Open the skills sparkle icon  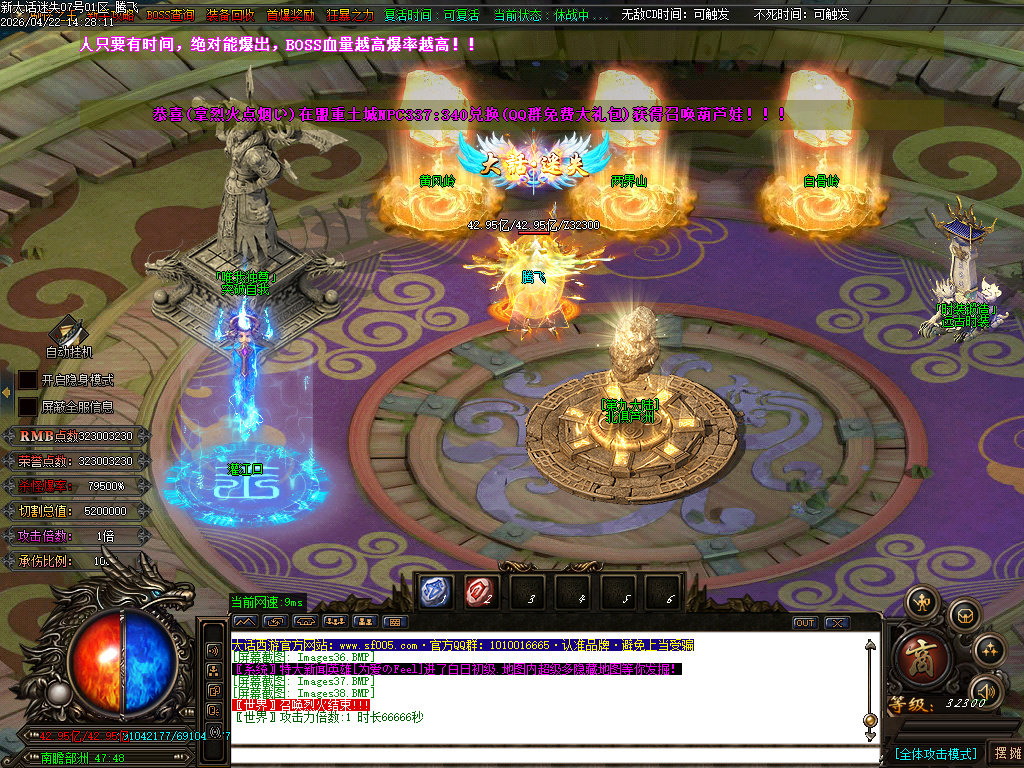pos(988,650)
